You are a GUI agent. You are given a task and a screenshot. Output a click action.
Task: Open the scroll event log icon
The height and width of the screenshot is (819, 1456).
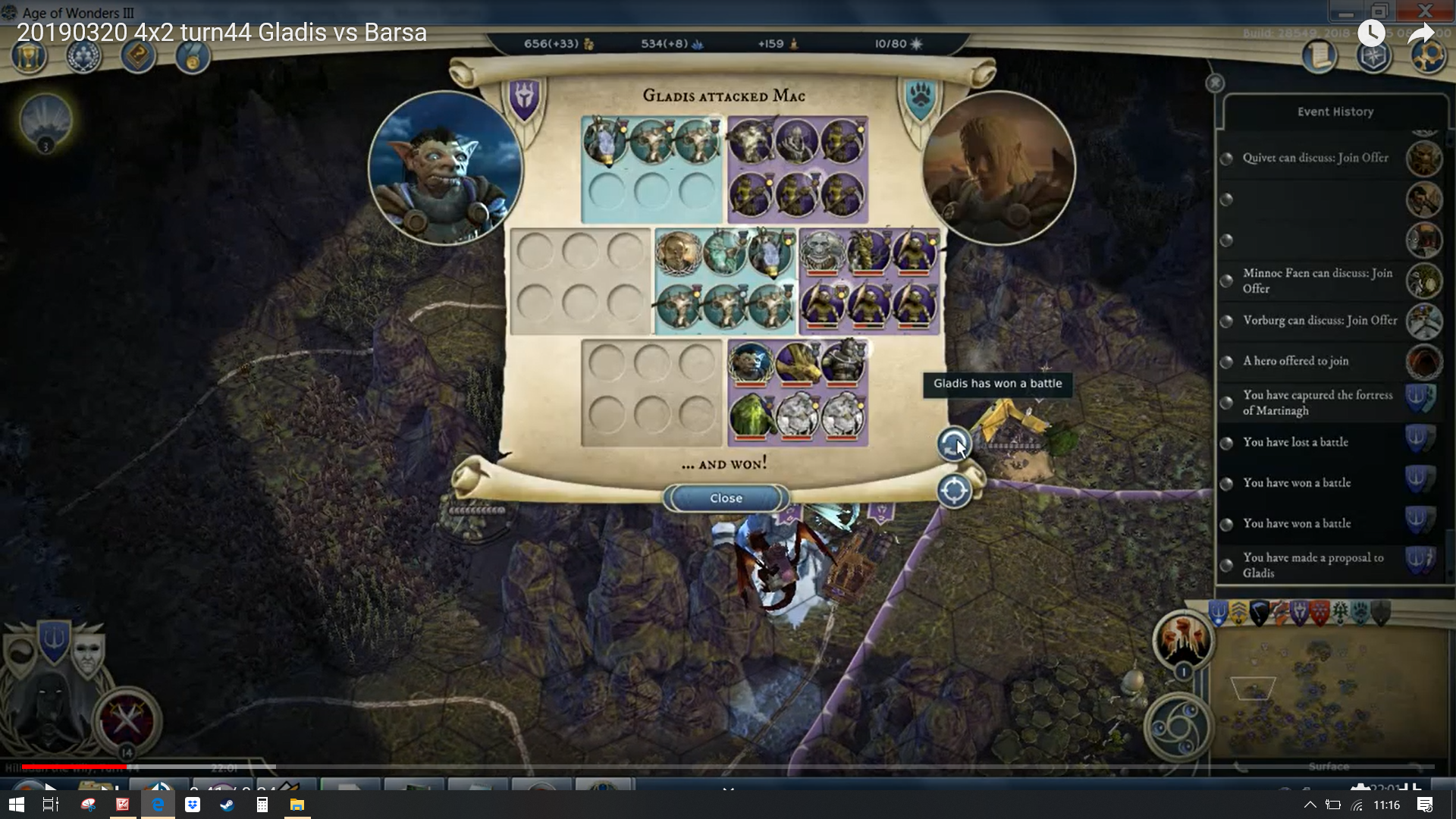pyautogui.click(x=1319, y=56)
